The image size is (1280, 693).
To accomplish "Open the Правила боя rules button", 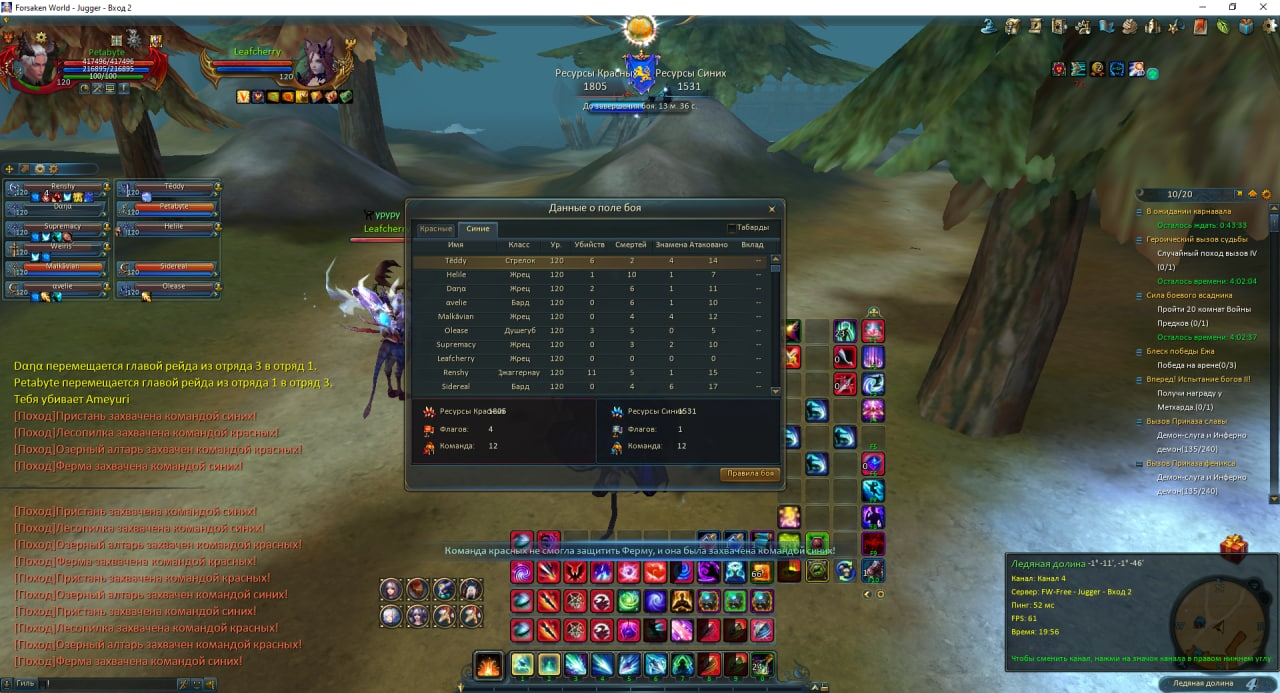I will (x=749, y=474).
